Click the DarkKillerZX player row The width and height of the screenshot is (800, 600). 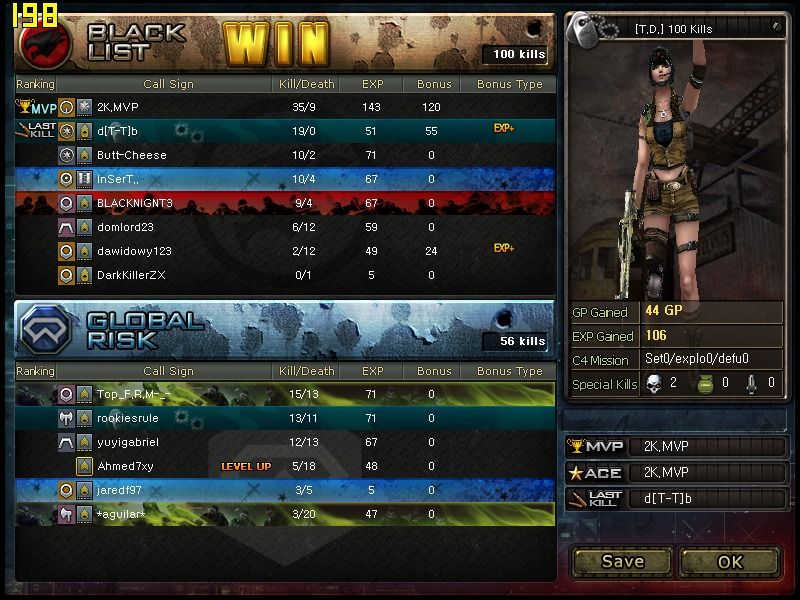pos(285,275)
